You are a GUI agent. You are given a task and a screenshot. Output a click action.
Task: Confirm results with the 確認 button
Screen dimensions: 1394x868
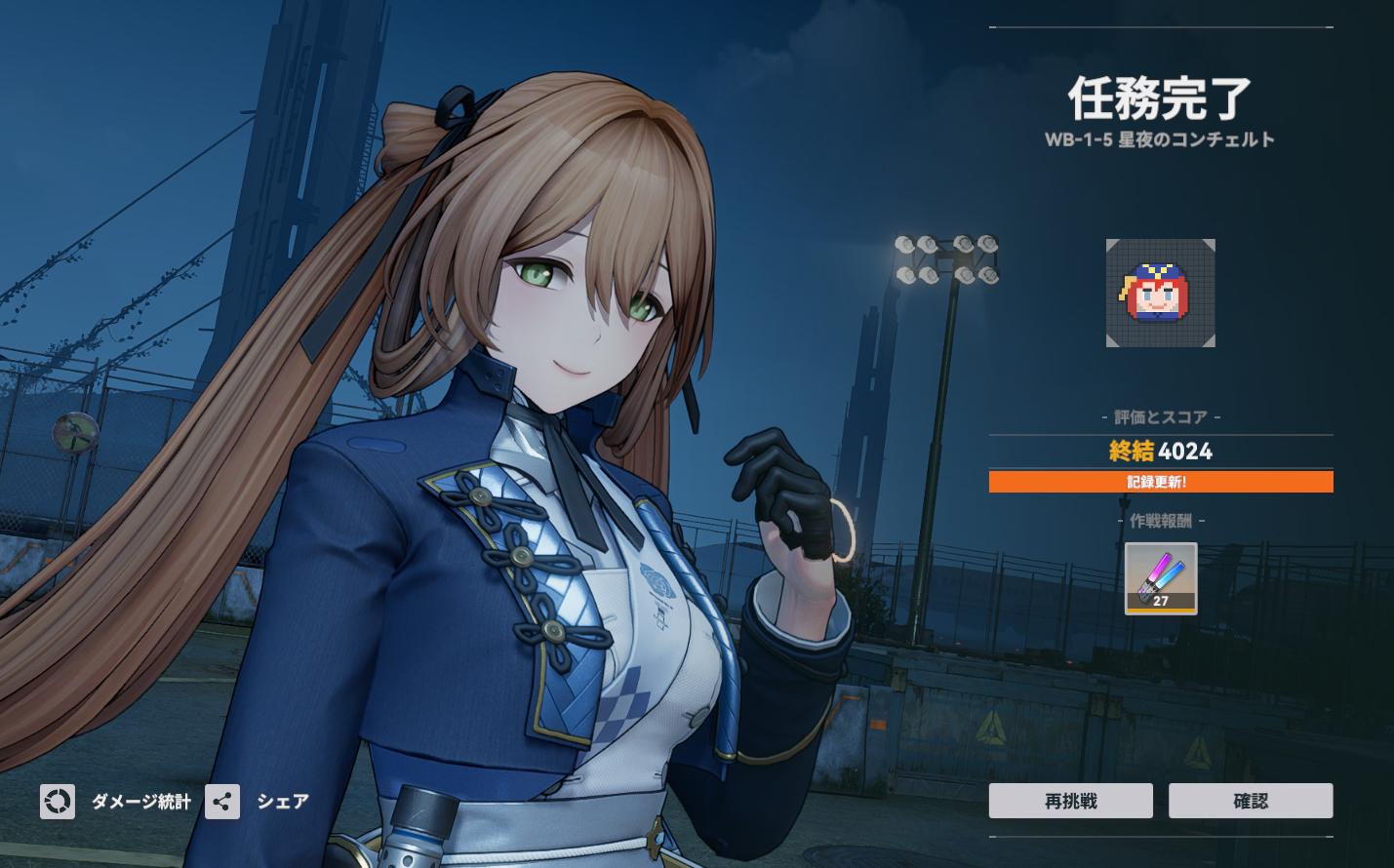pos(1250,801)
